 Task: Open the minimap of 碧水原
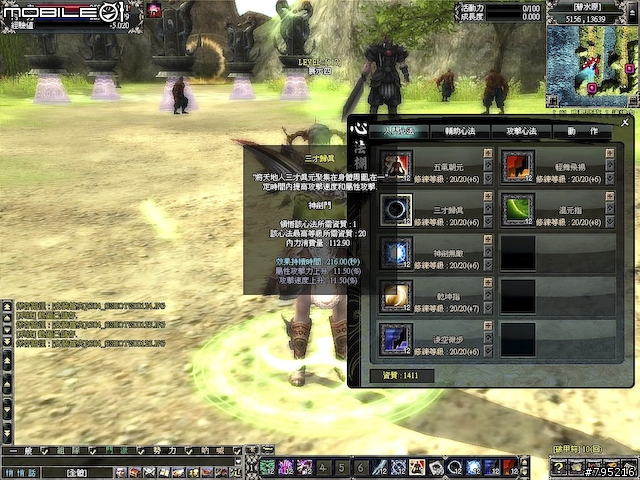(x=591, y=66)
